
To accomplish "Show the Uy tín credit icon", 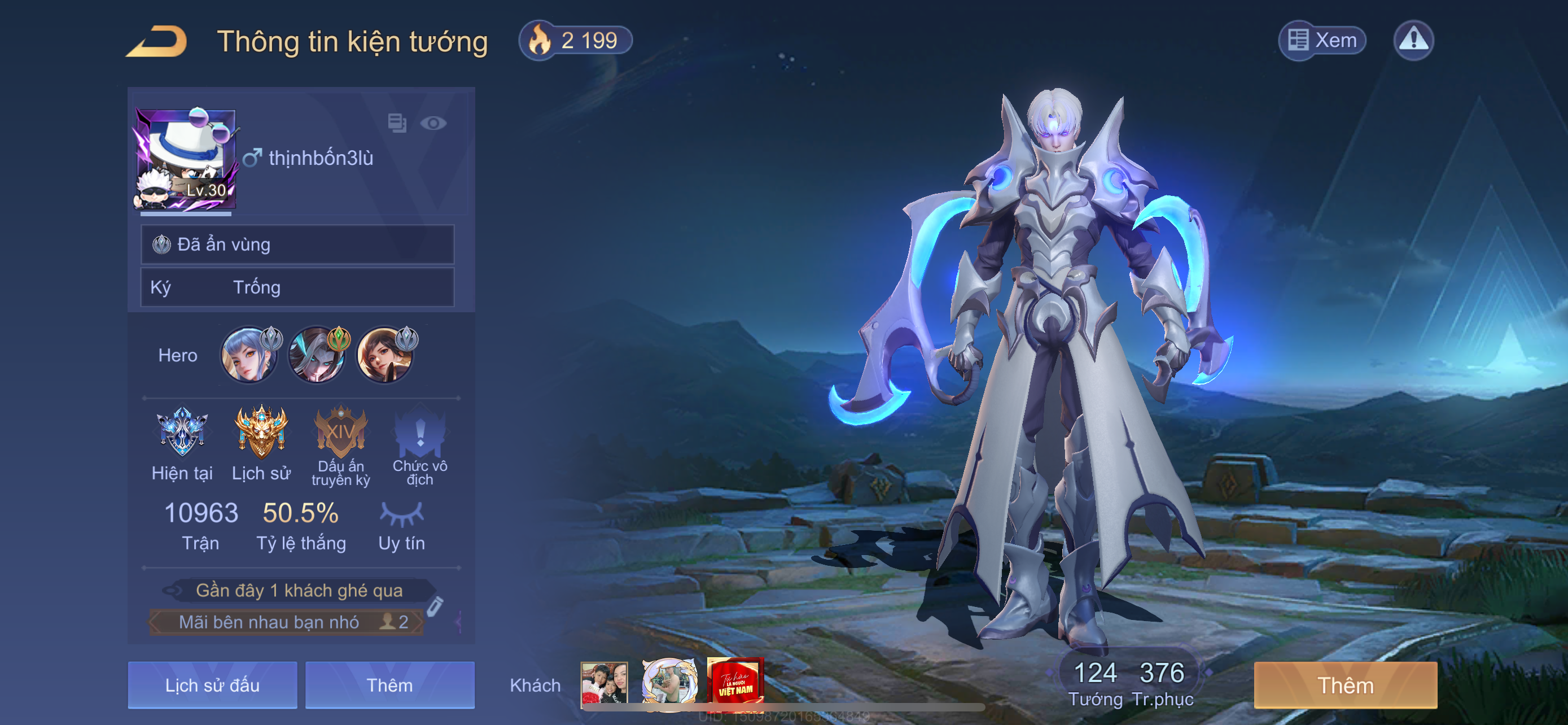I will [402, 514].
